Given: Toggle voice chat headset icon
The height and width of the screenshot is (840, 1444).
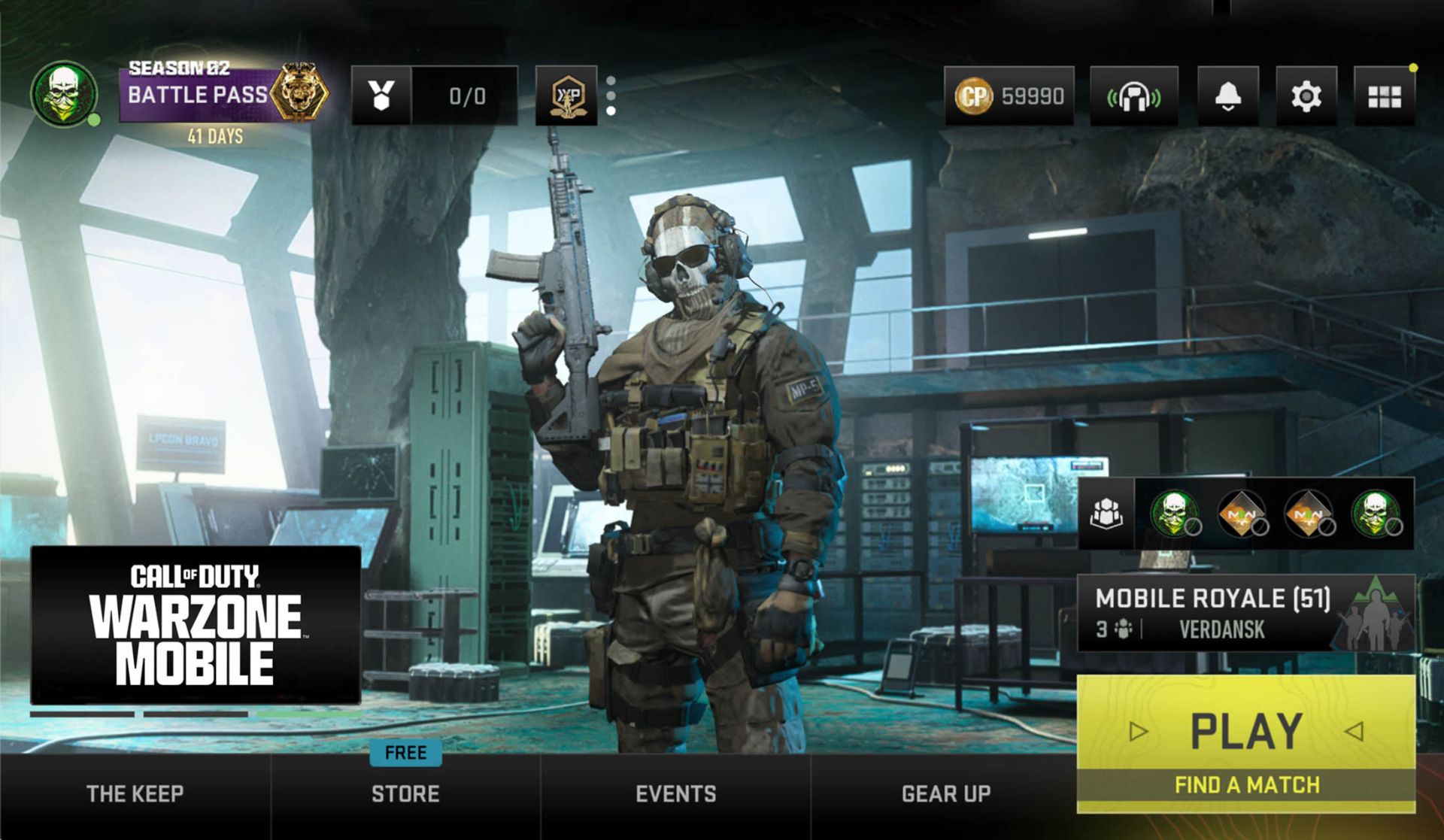Looking at the screenshot, I should click(1133, 96).
